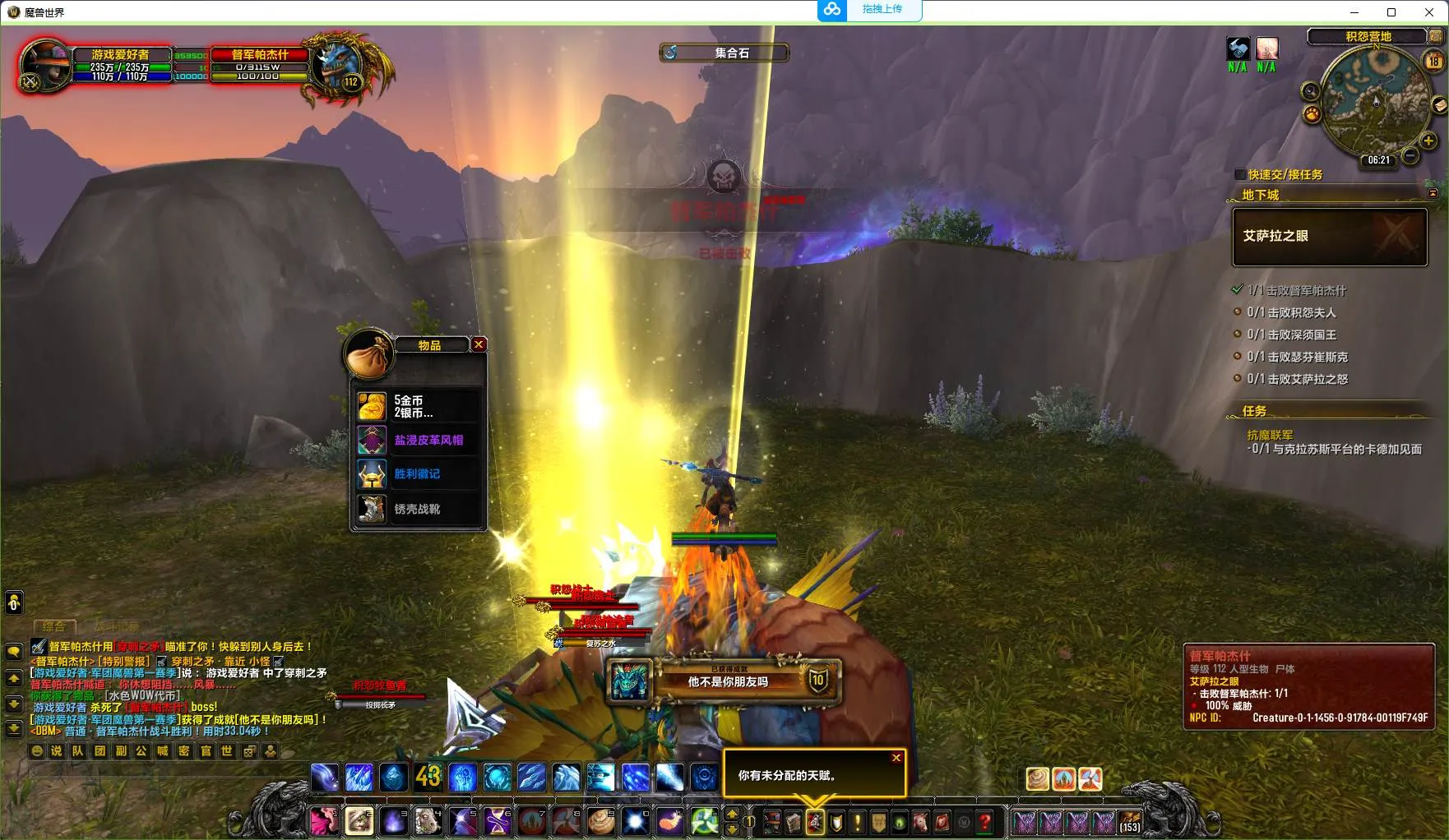This screenshot has height=840, width=1449.
Task: Open the highlighted talents micro menu button
Action: (x=814, y=821)
